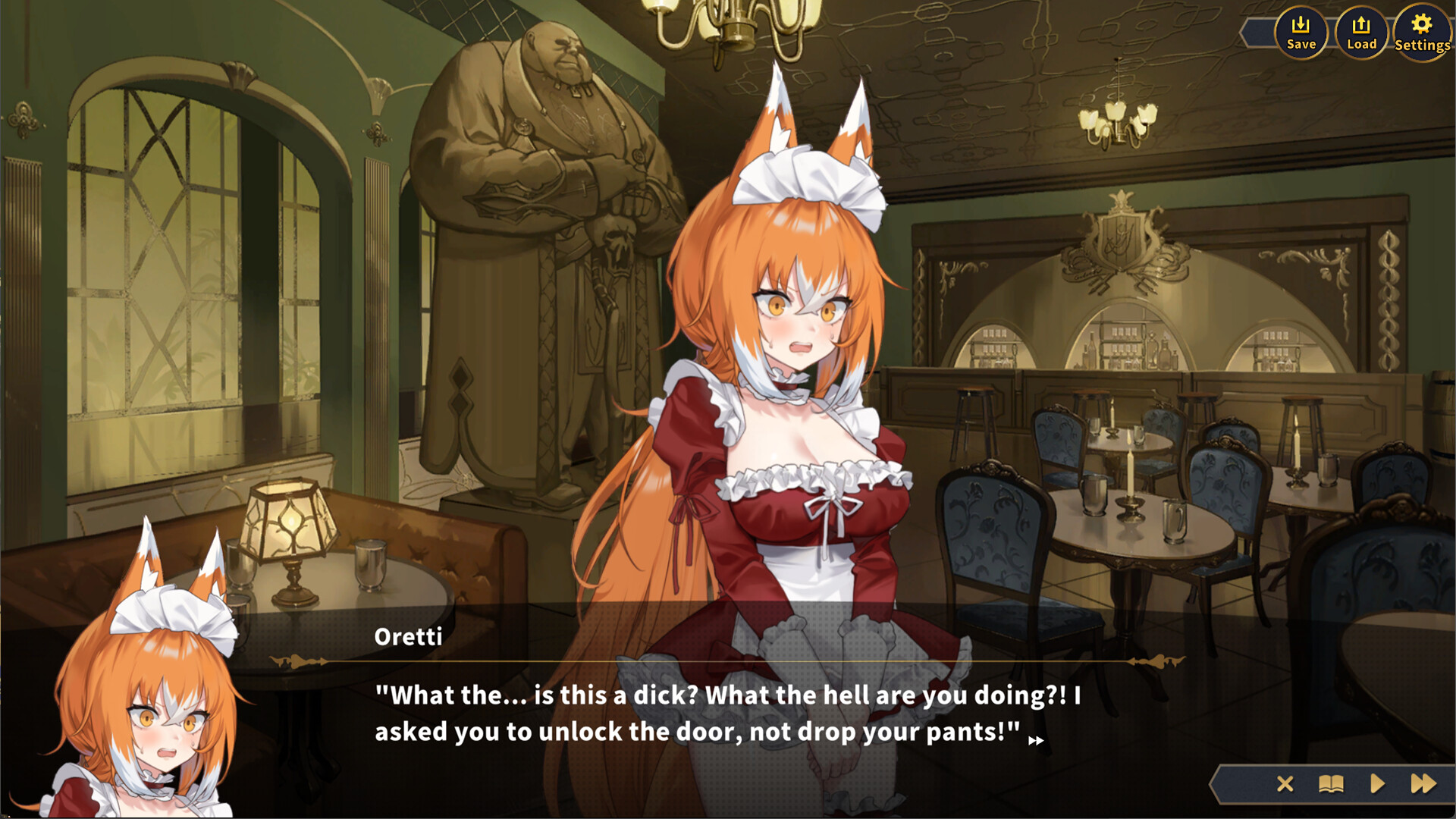Click the dialogue box to advance text
The image size is (1456, 819).
coord(728,713)
